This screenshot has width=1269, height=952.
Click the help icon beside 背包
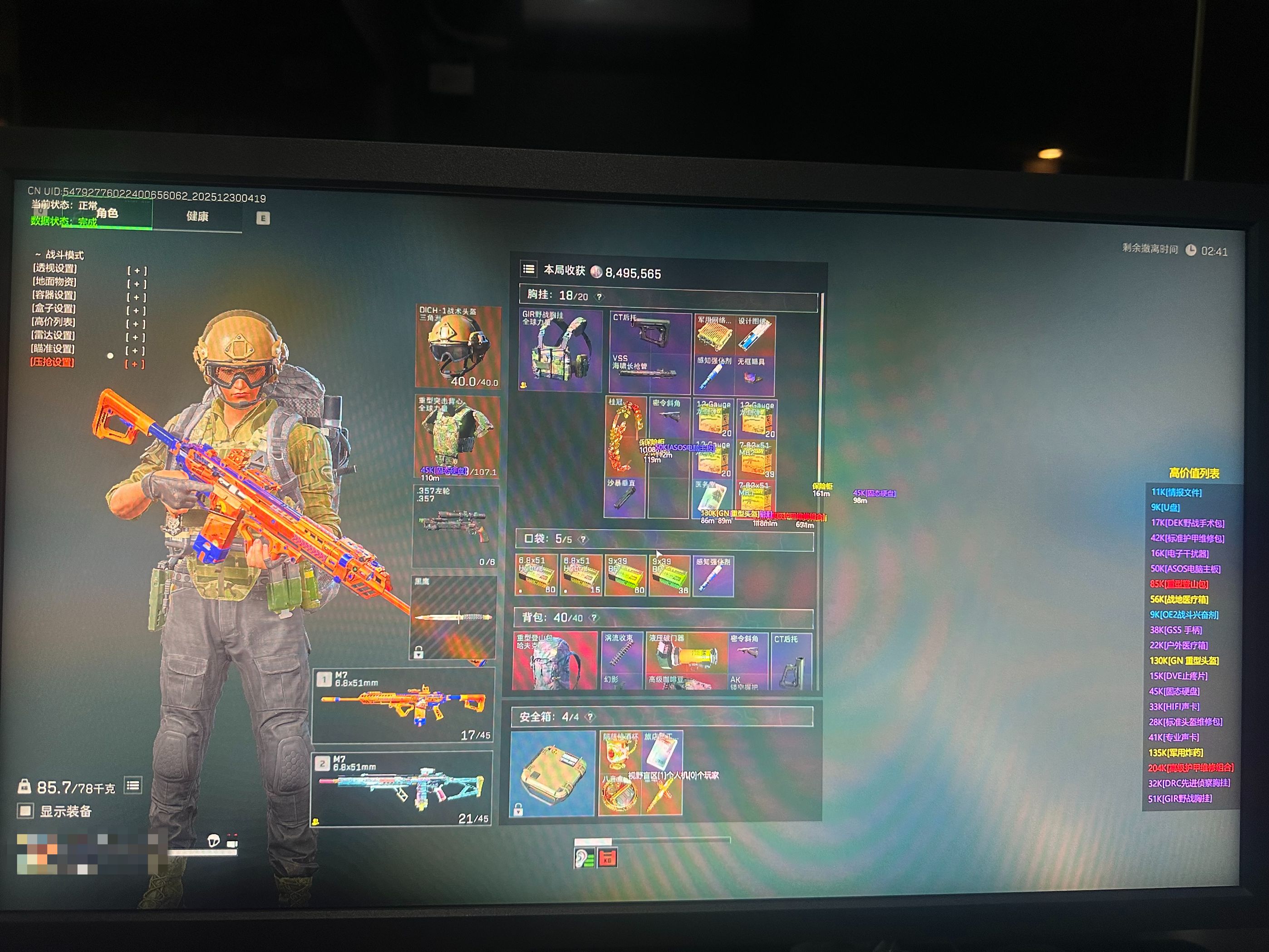tap(595, 618)
